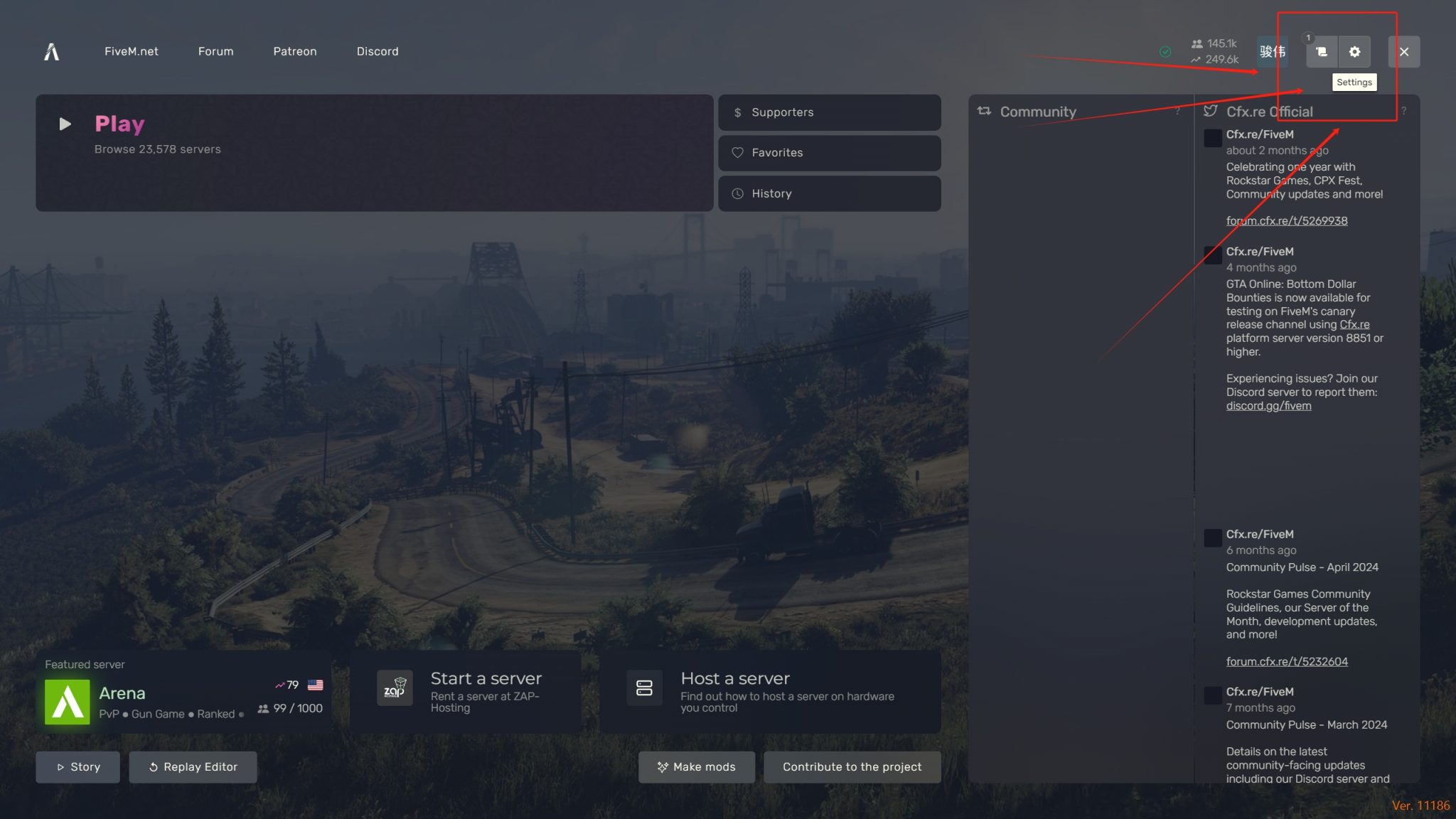Open the Discord menu item

tap(378, 51)
